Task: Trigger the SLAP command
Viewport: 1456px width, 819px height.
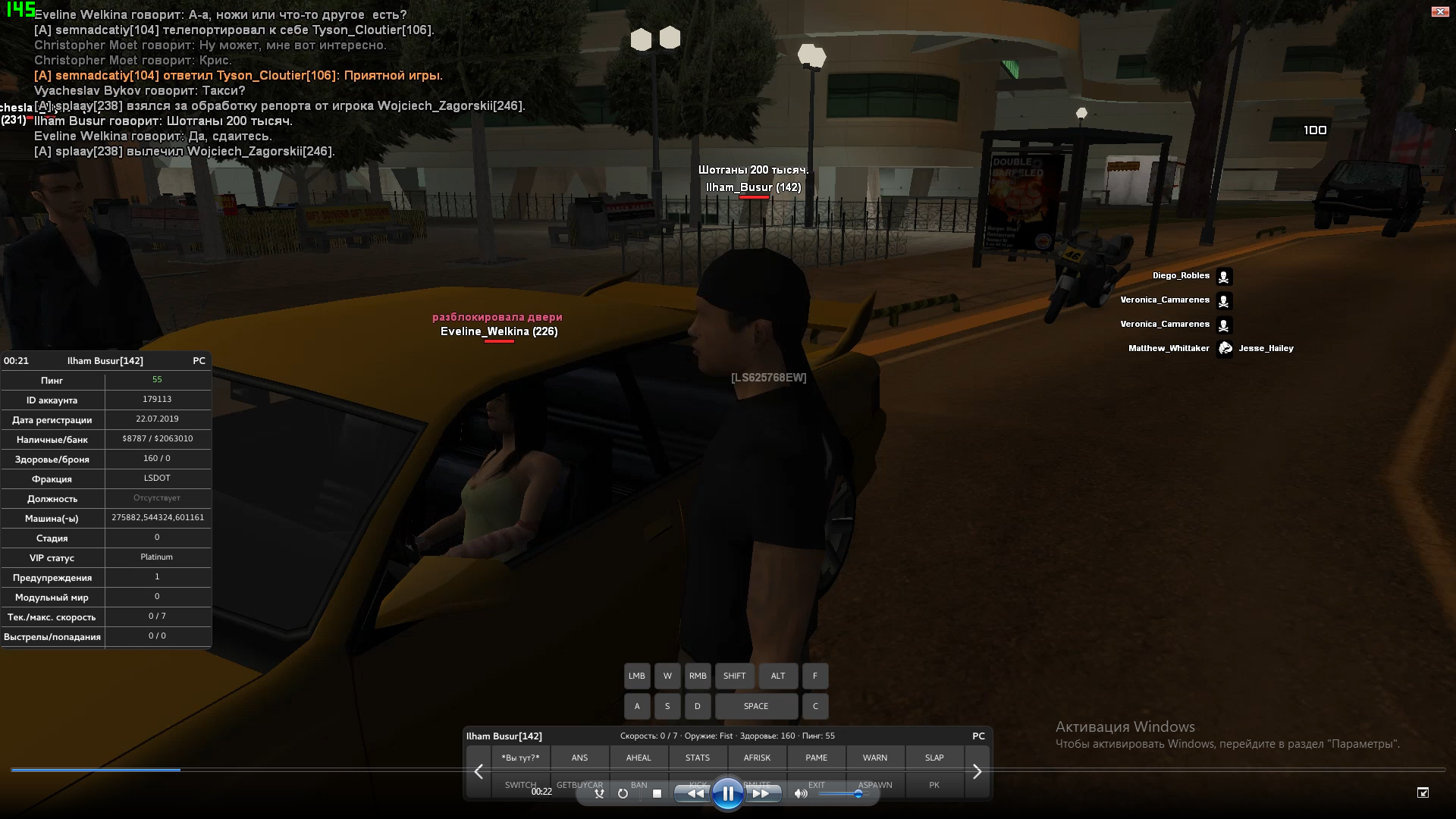Action: tap(934, 758)
